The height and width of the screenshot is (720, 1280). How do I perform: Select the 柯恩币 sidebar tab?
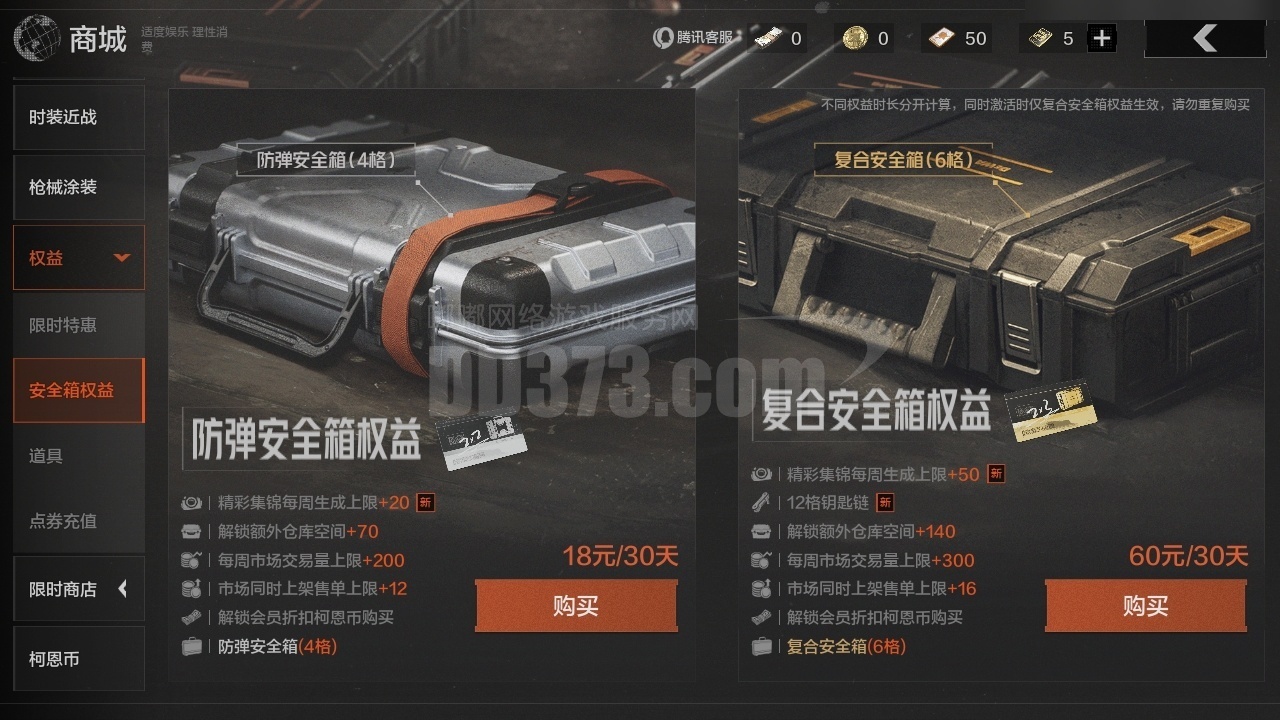[x=79, y=658]
